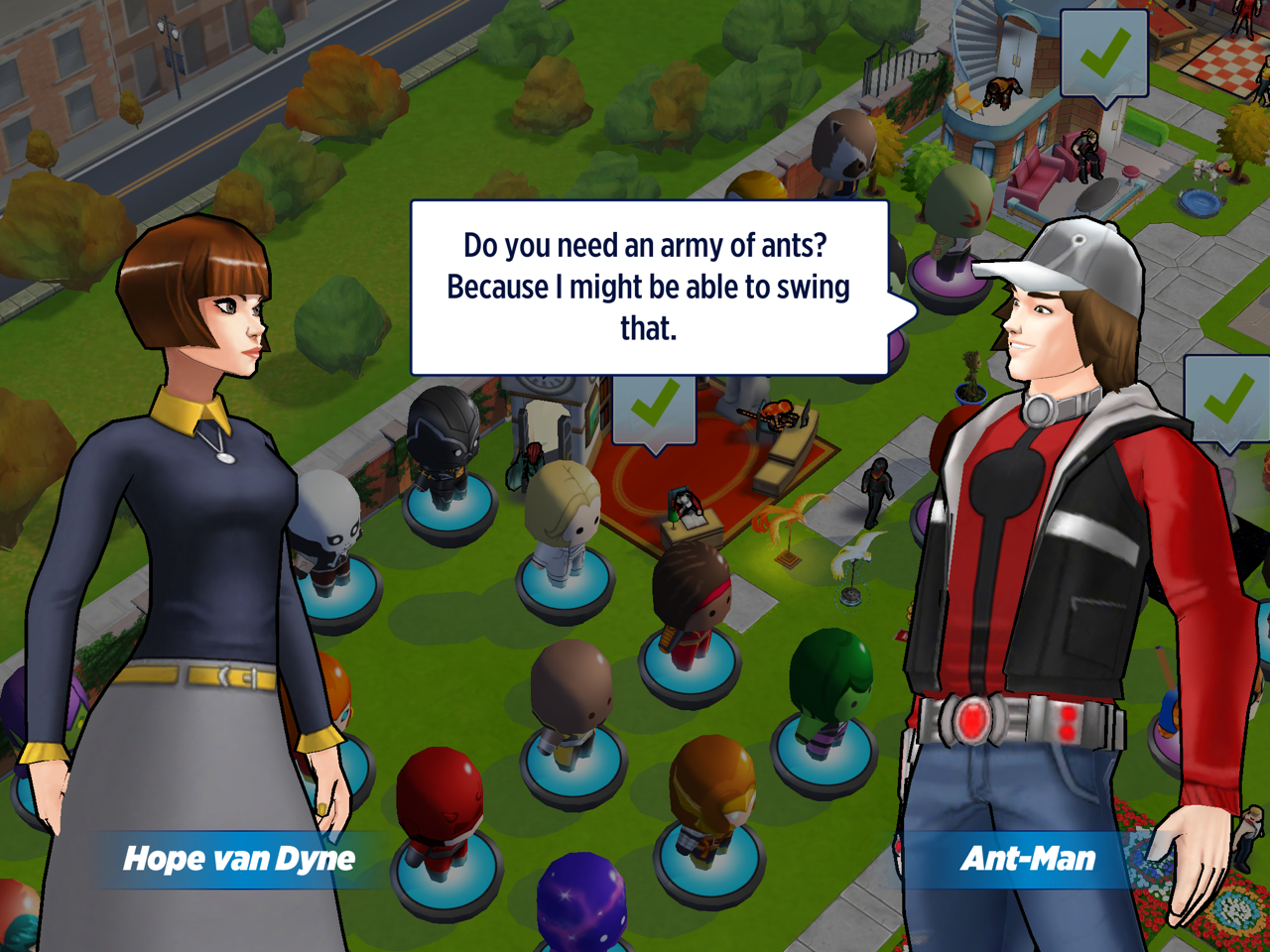
Task: Collect the checkmark bubble above the red carpet desk
Action: click(x=654, y=409)
